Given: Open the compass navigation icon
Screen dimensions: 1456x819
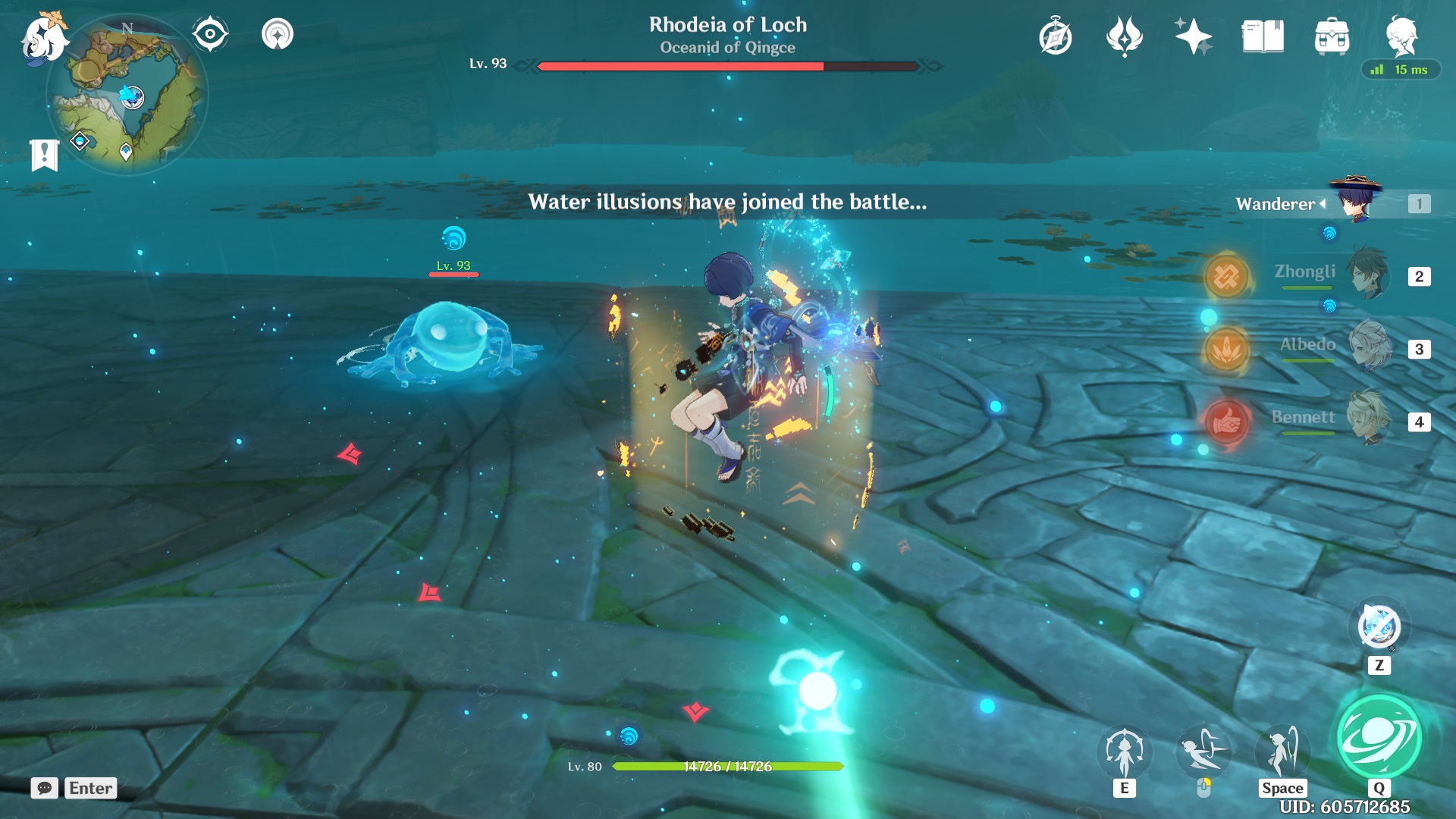Looking at the screenshot, I should click(210, 33).
